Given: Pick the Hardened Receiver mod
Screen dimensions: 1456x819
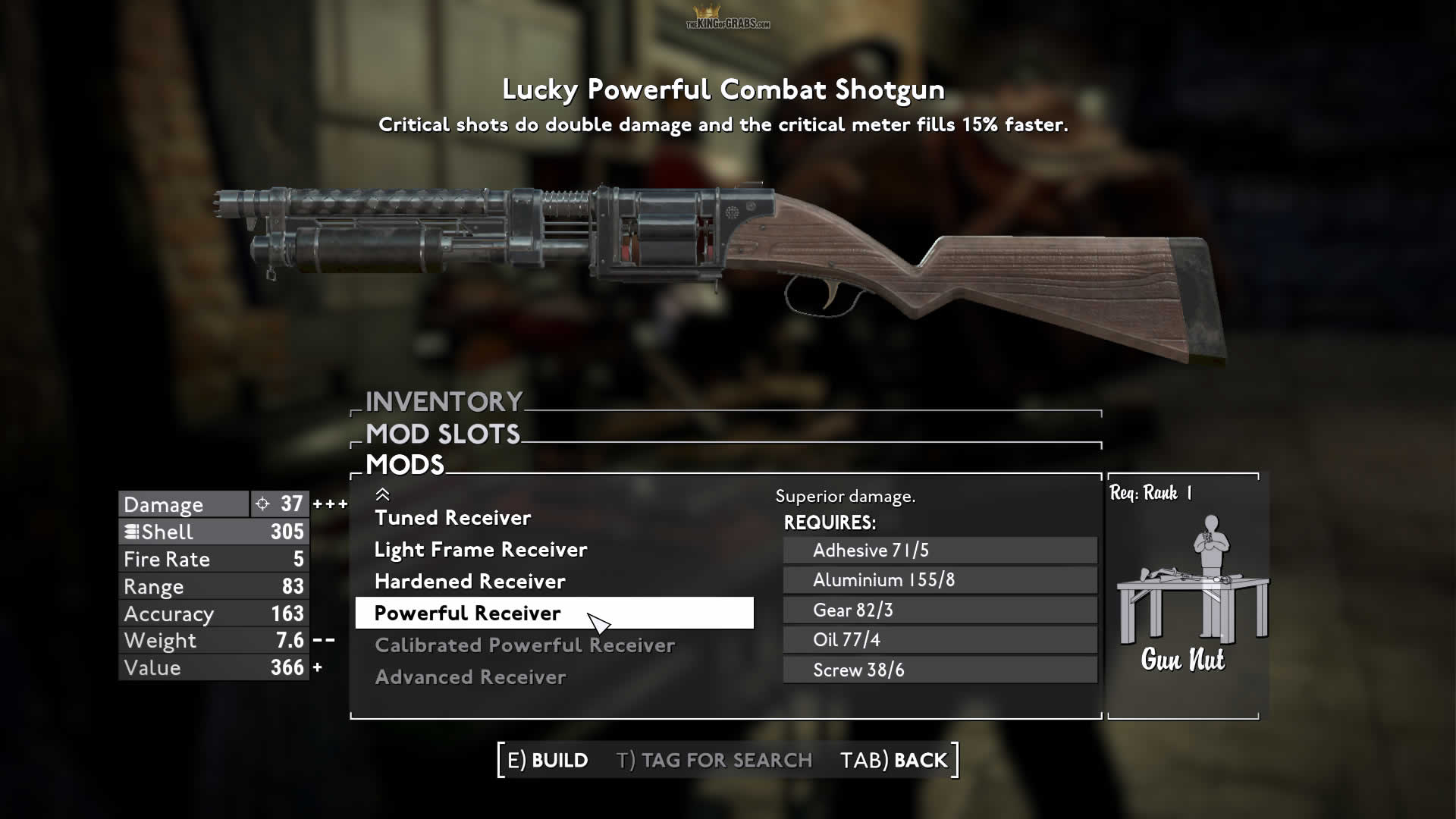Looking at the screenshot, I should pos(470,582).
